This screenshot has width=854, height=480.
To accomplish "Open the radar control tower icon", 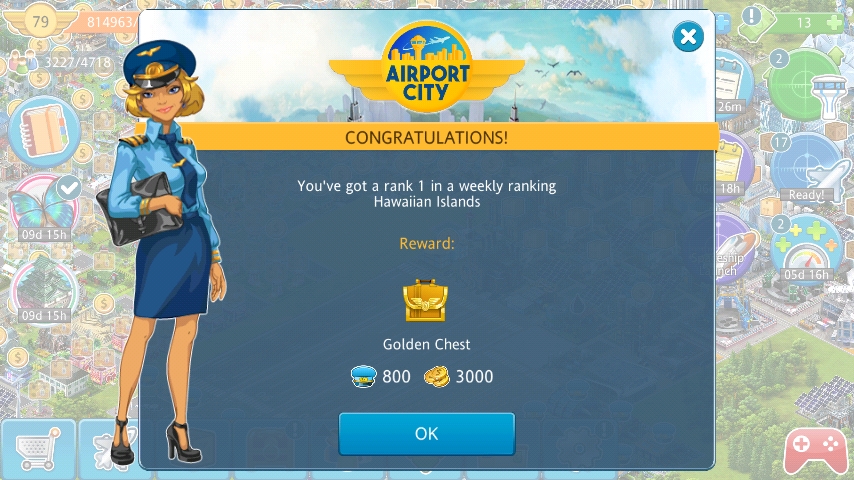I will [806, 86].
